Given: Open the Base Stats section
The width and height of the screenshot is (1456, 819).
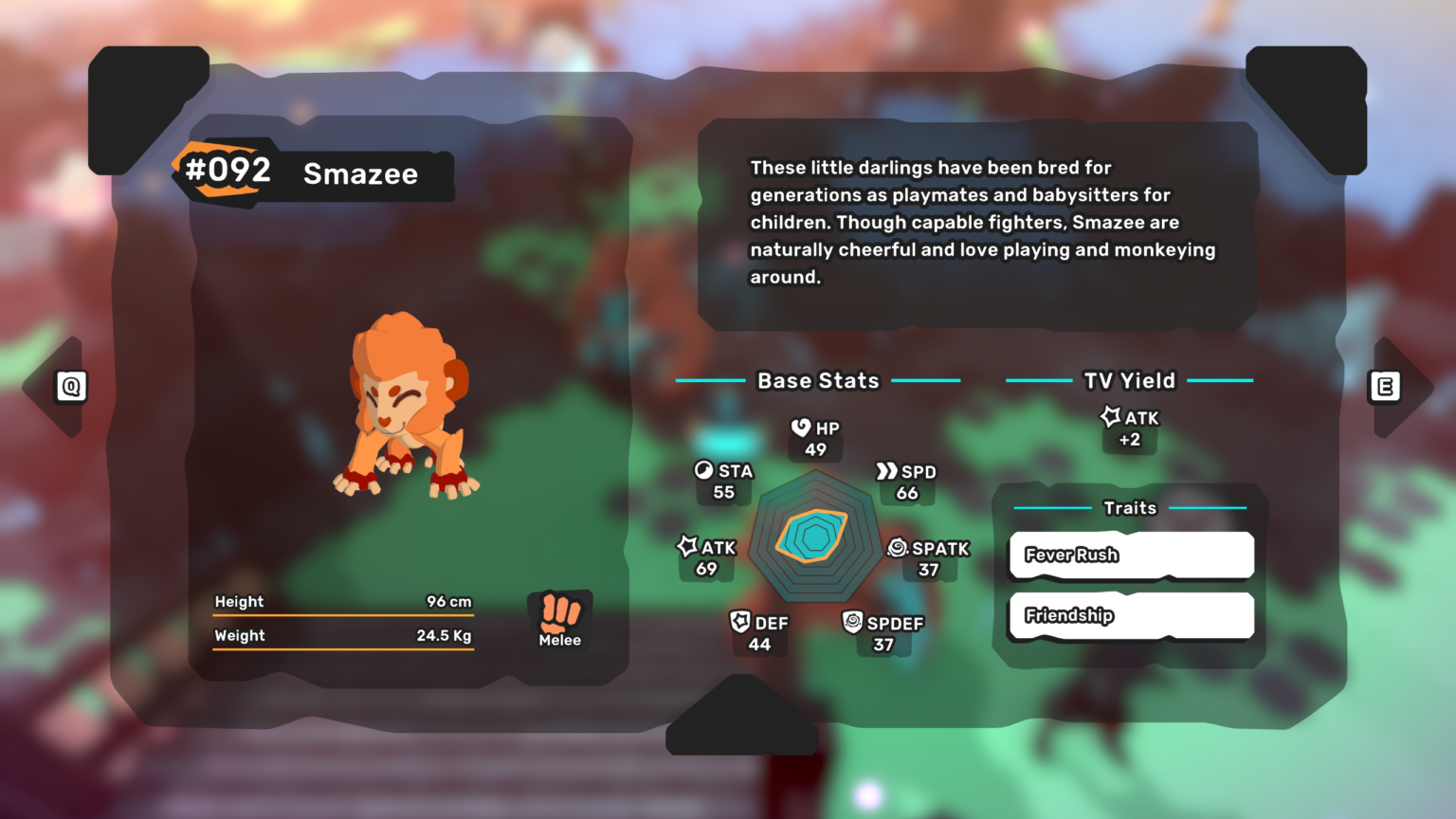Looking at the screenshot, I should click(x=818, y=380).
